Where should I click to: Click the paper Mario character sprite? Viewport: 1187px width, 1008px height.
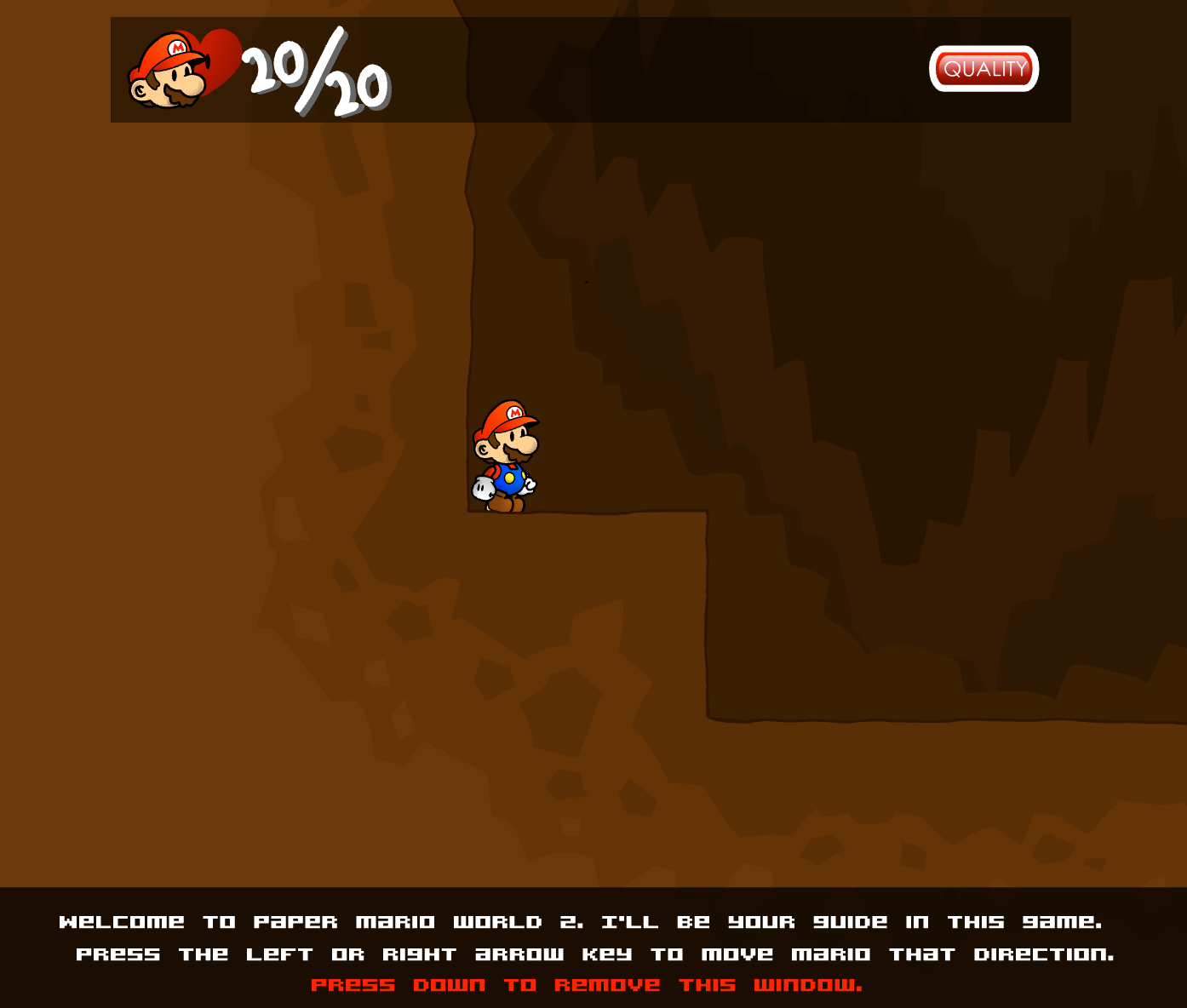(x=504, y=455)
